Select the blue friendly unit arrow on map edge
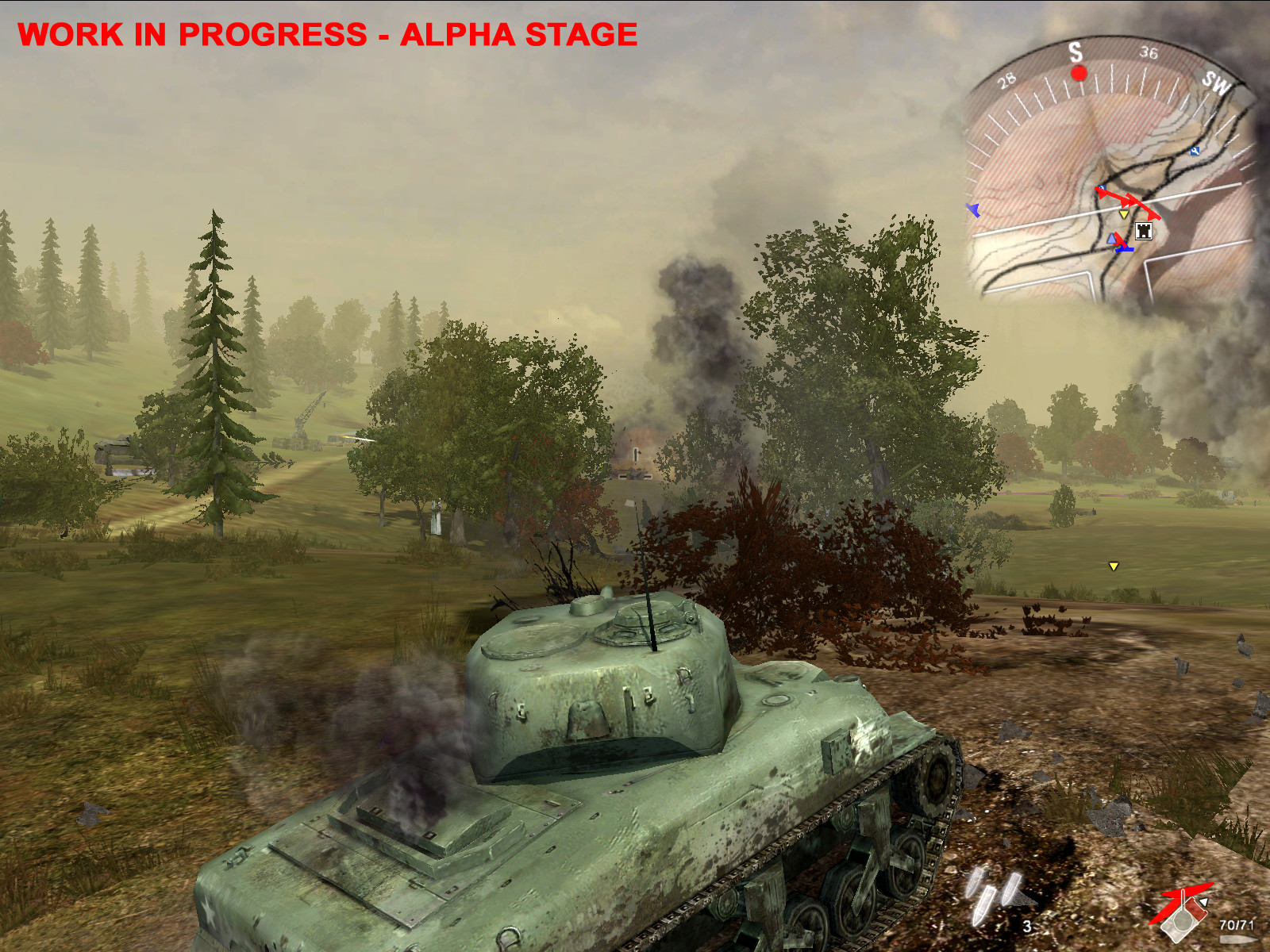This screenshot has width=1270, height=952. pyautogui.click(x=972, y=208)
